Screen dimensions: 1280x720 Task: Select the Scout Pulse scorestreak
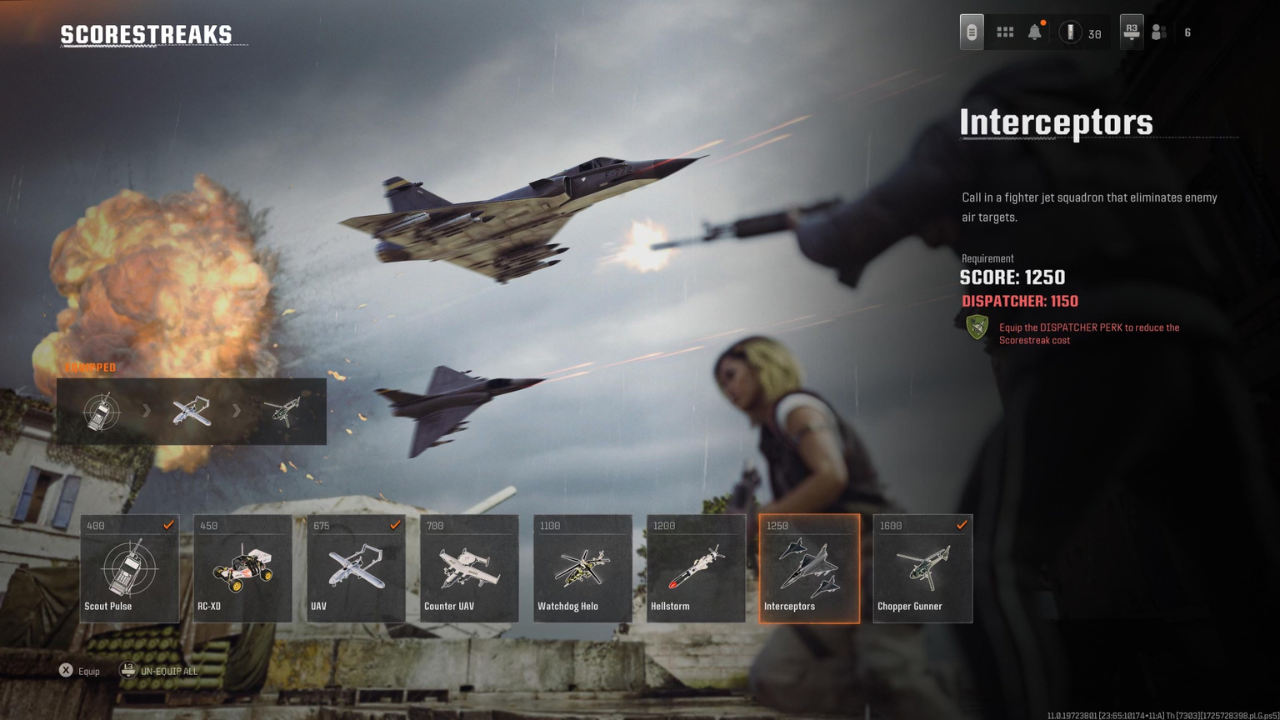coord(128,568)
